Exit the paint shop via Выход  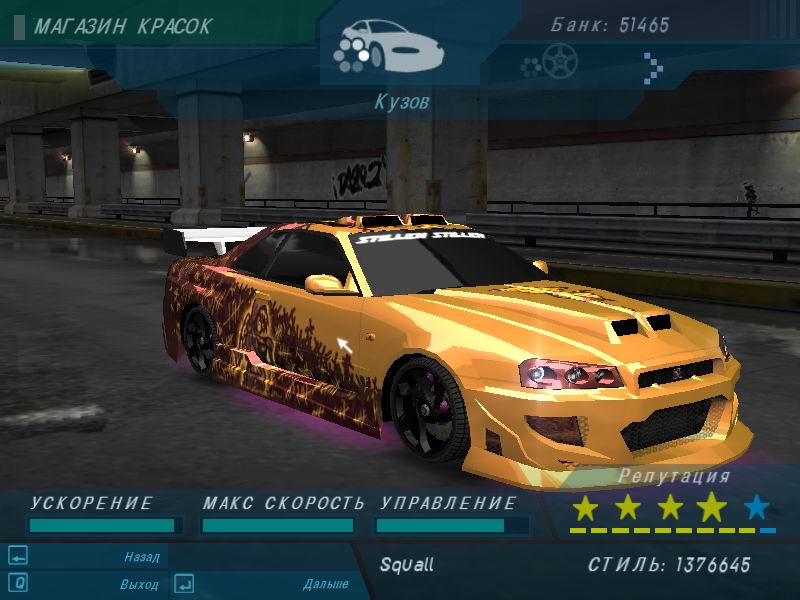[x=140, y=583]
